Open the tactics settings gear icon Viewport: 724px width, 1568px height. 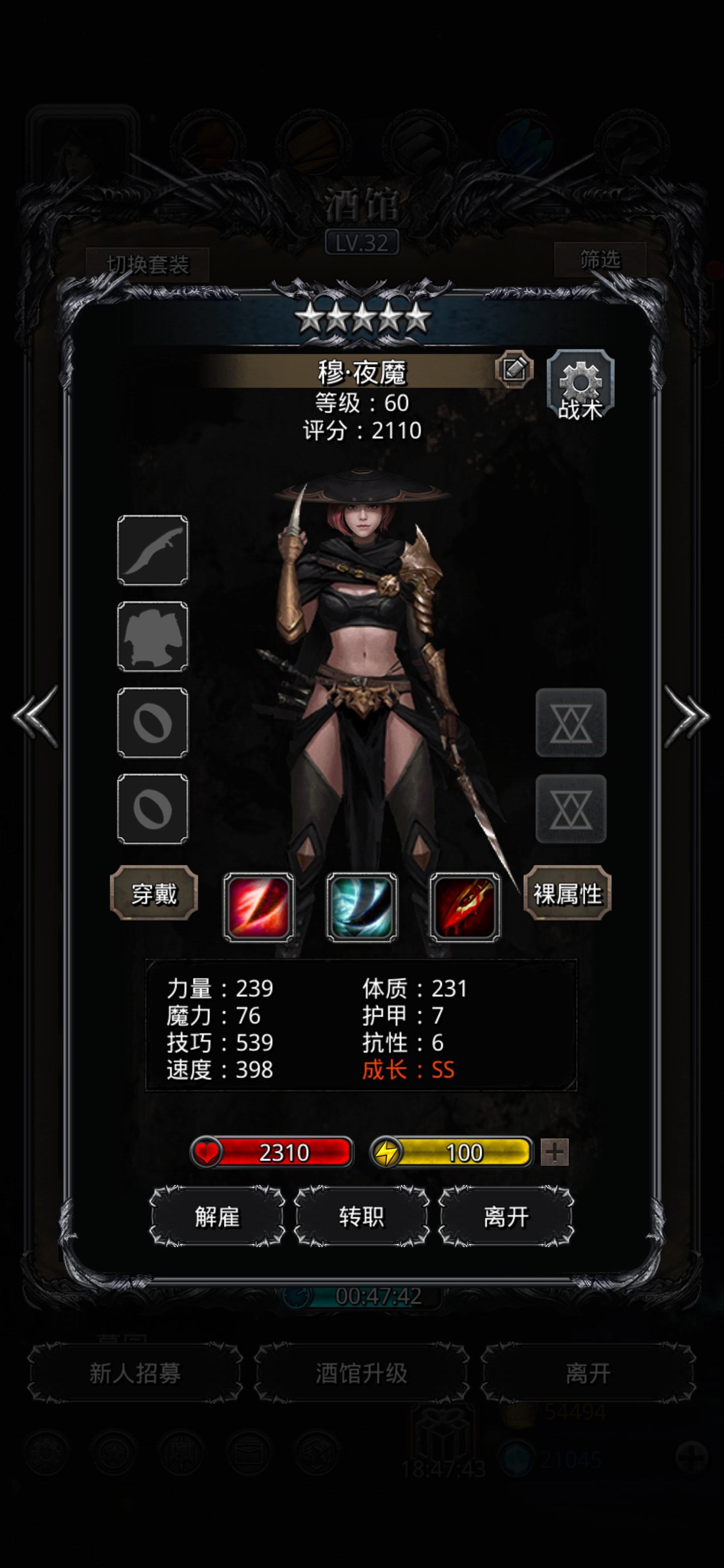click(x=579, y=384)
